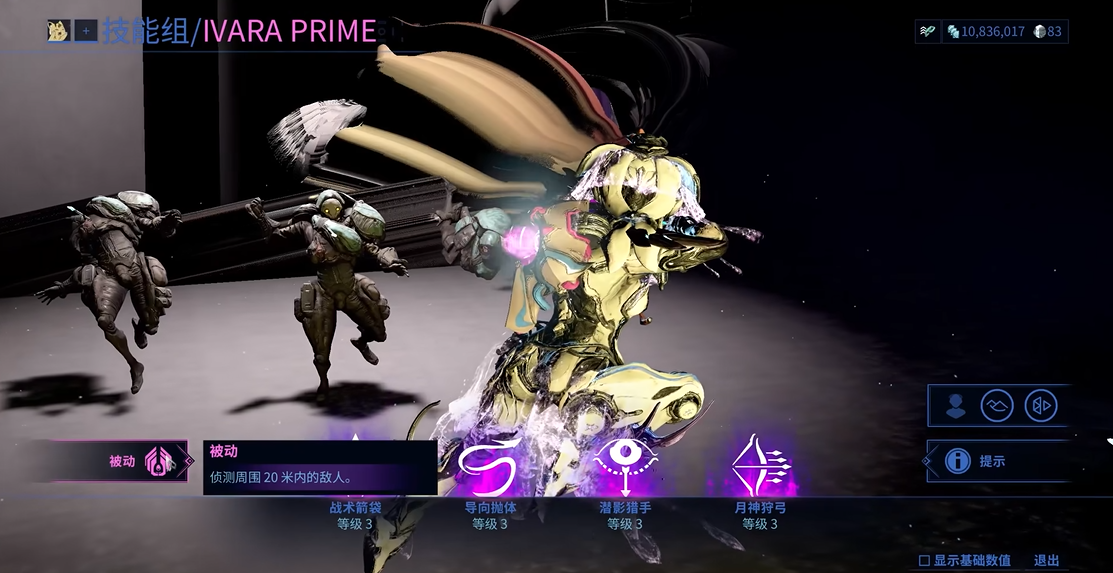Click the plus button beside the avatar

click(86, 31)
